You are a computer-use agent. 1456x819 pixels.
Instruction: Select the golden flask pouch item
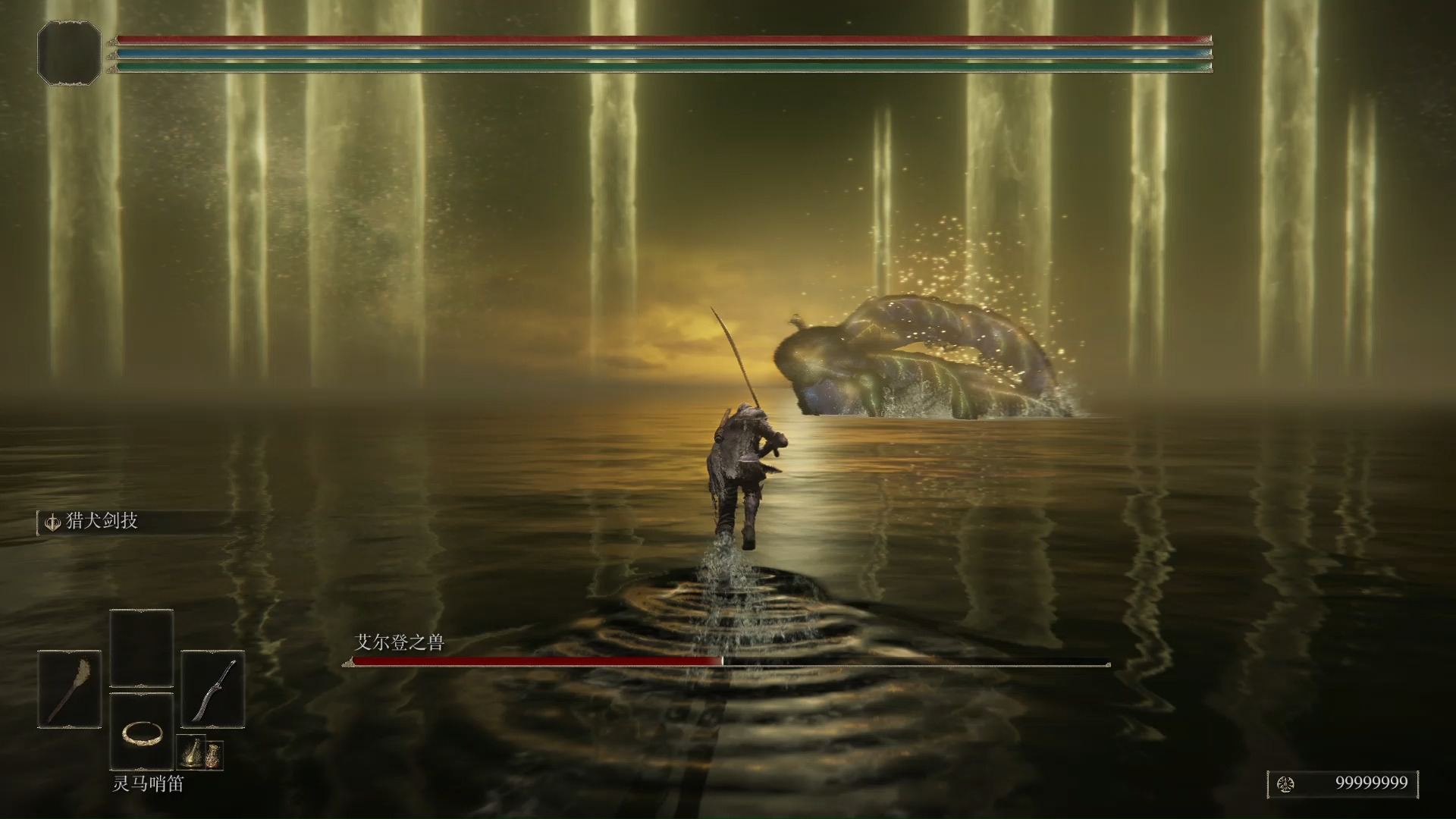point(192,753)
